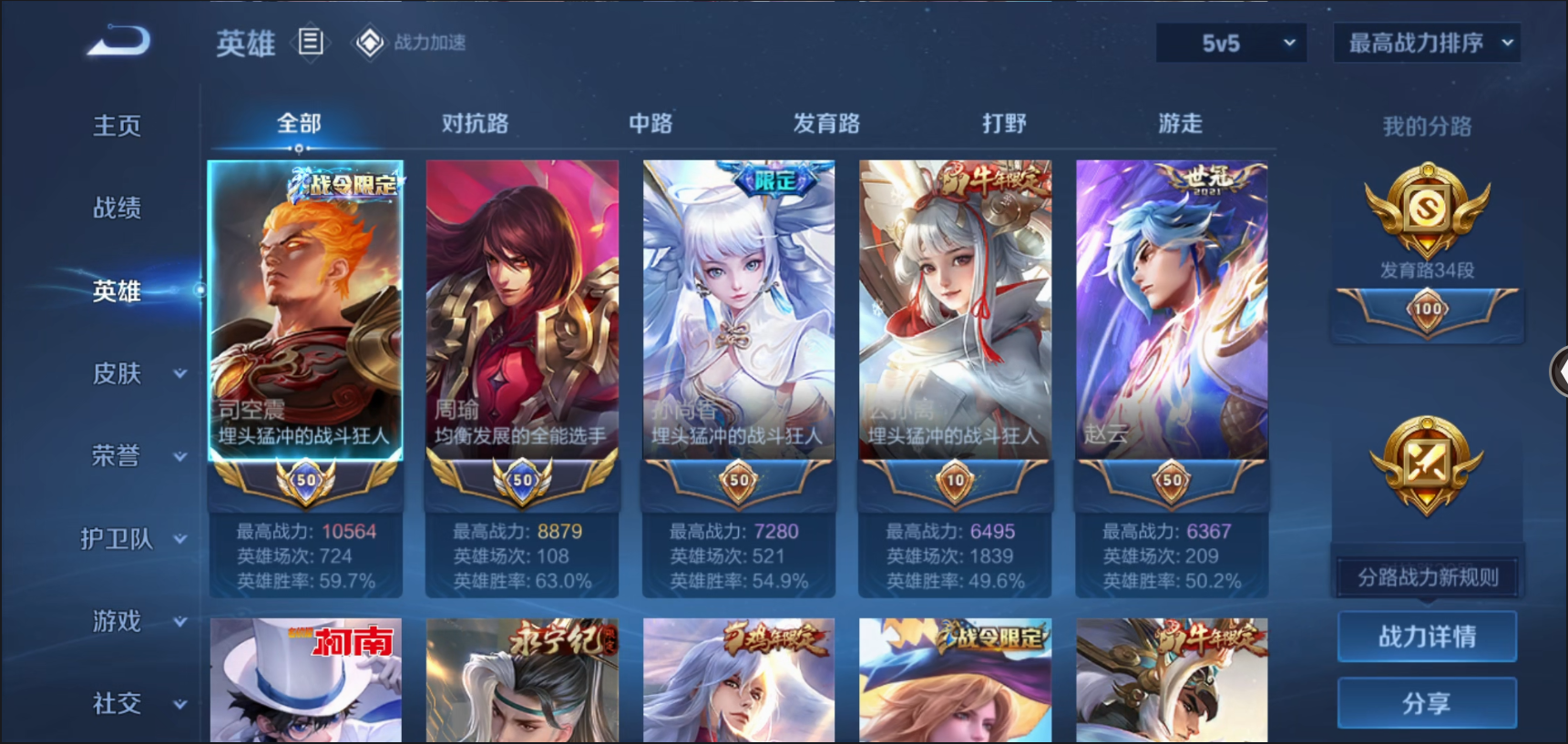Expand the 皮肤 side menu
1568x744 pixels.
[137, 373]
